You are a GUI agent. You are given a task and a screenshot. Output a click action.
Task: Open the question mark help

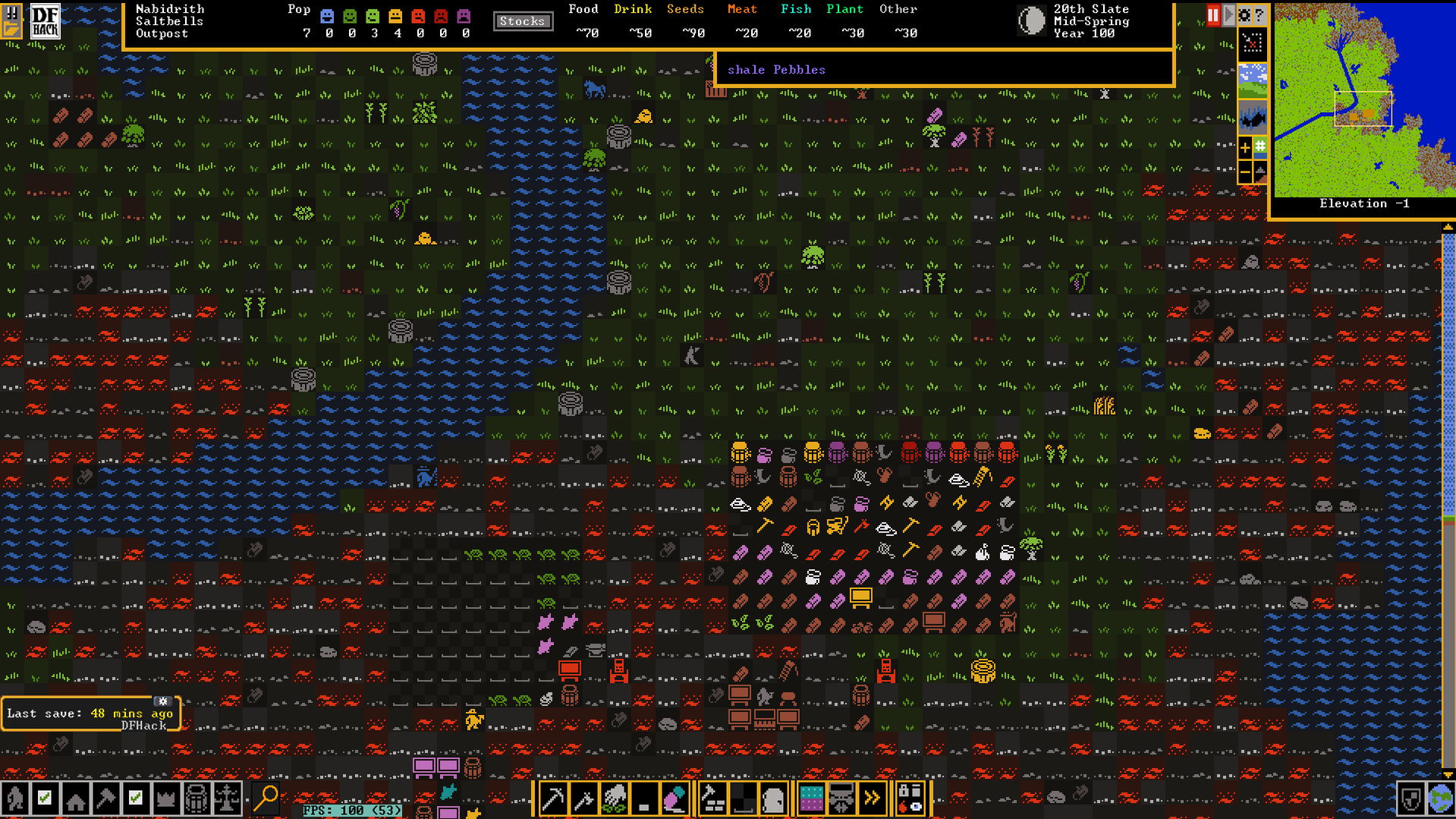pyautogui.click(x=1259, y=15)
